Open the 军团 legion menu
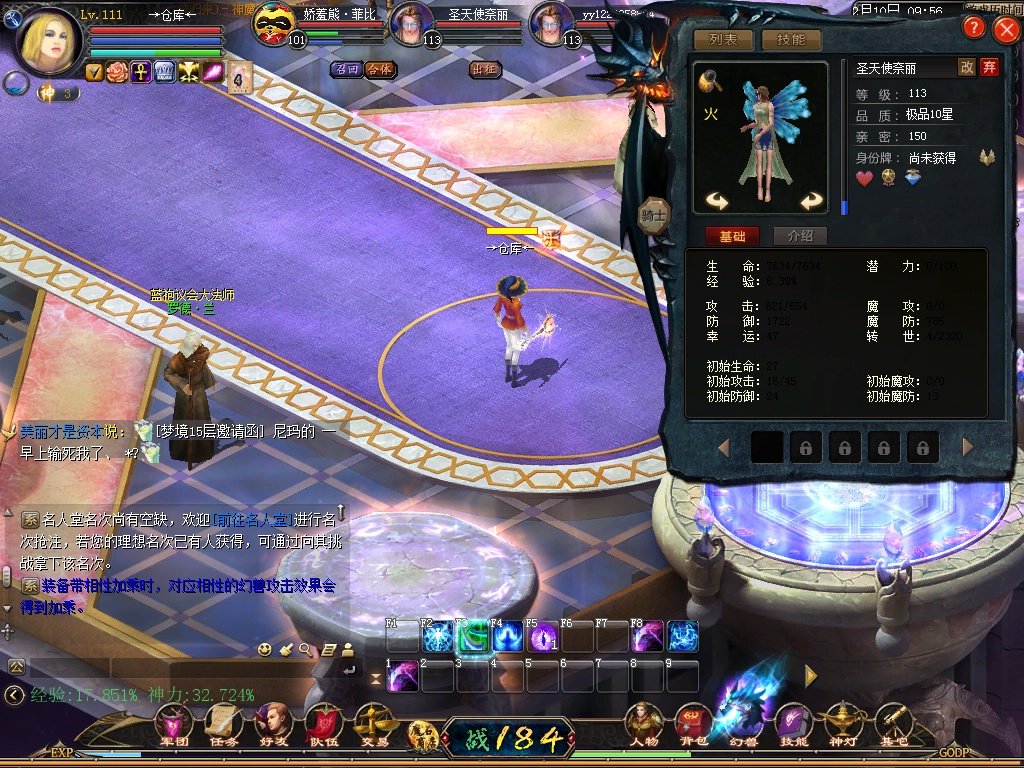This screenshot has height=768, width=1024. click(x=174, y=722)
